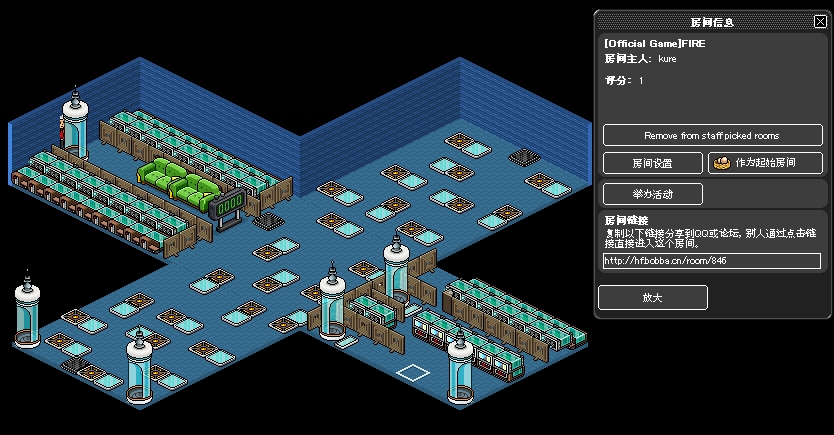Close the room info panel
Image resolution: width=834 pixels, height=435 pixels.
[820, 21]
